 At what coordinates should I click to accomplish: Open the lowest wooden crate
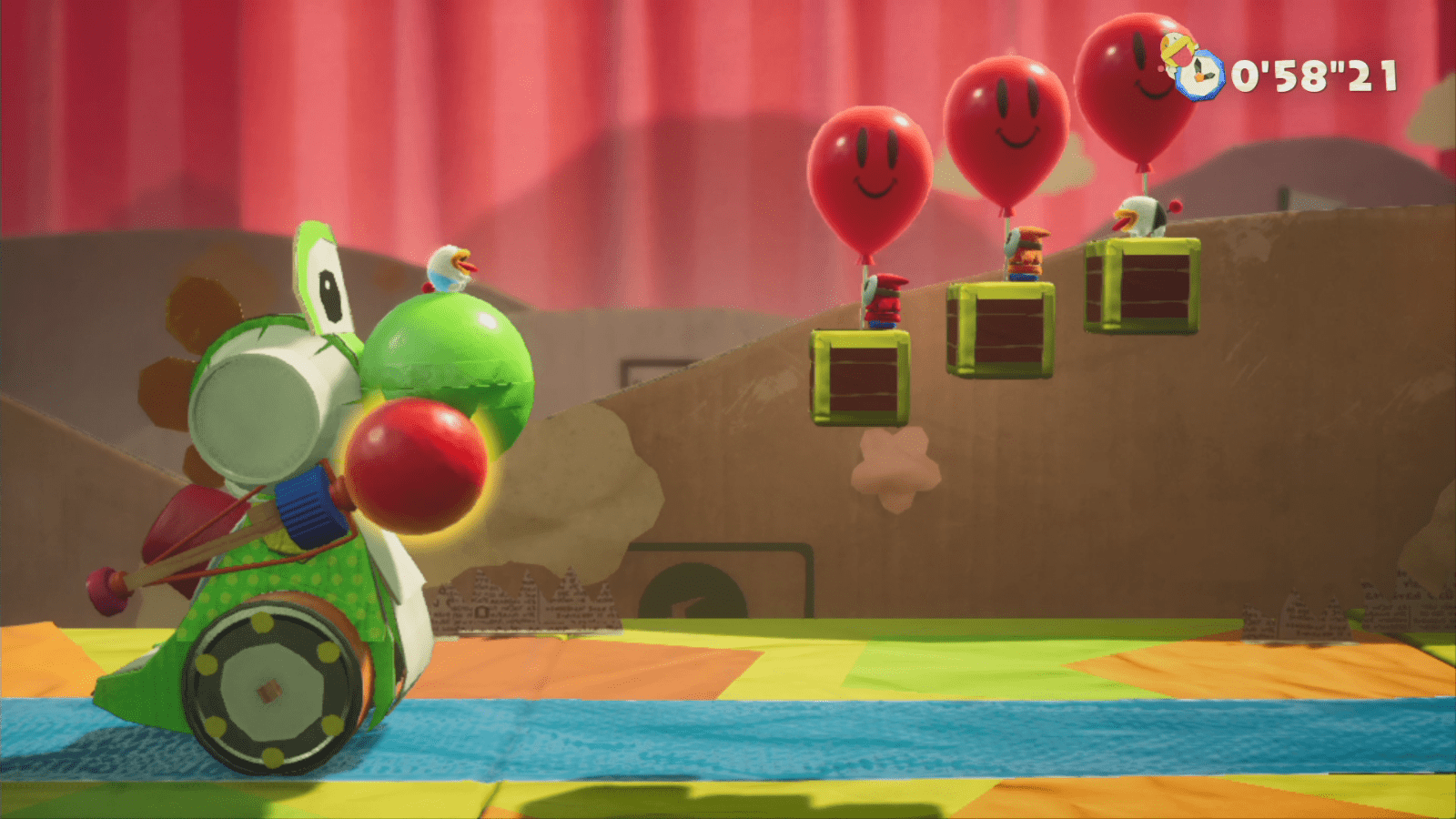pyautogui.click(x=860, y=378)
